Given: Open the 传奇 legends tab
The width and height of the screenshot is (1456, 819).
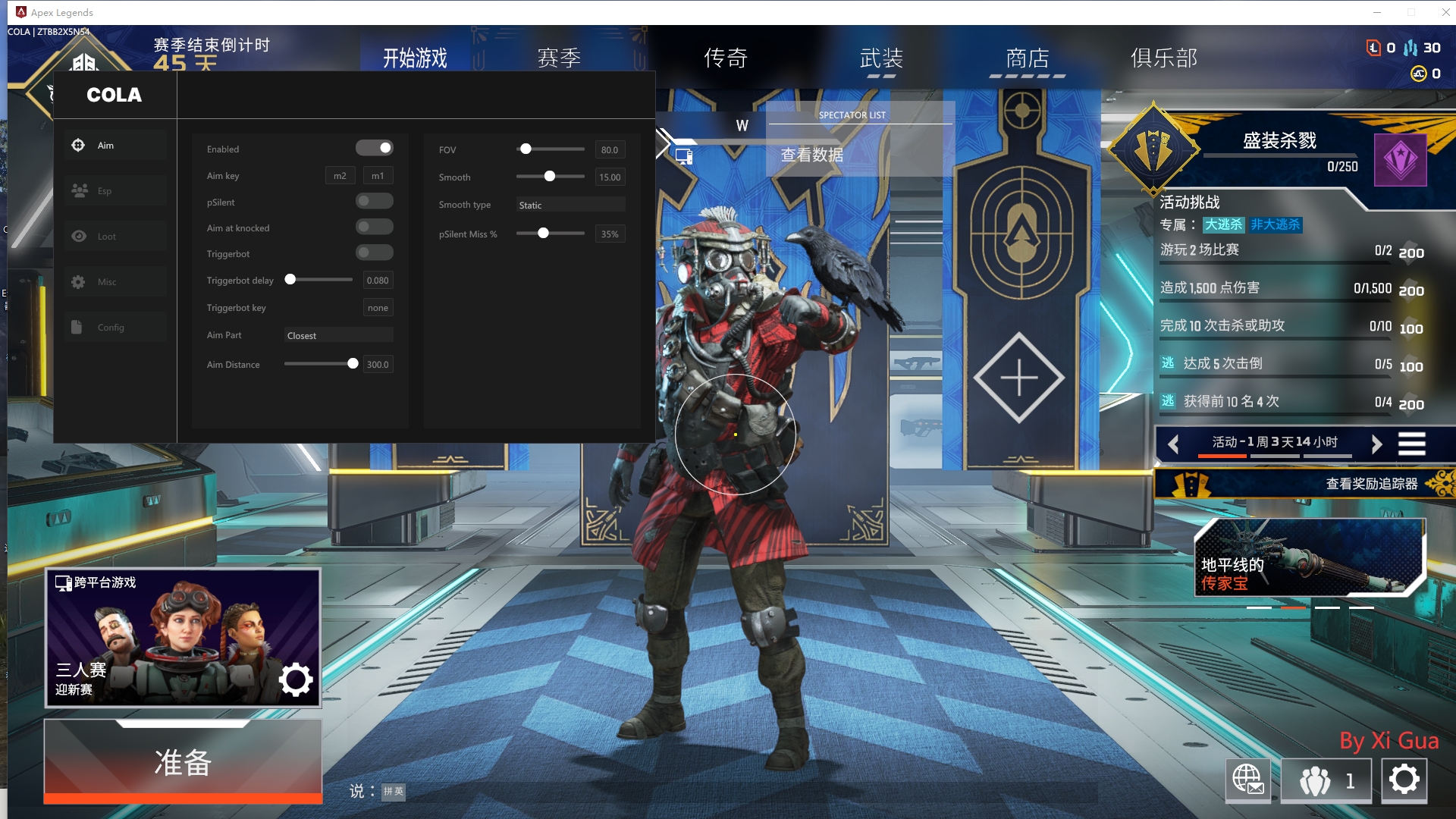Looking at the screenshot, I should coord(726,58).
